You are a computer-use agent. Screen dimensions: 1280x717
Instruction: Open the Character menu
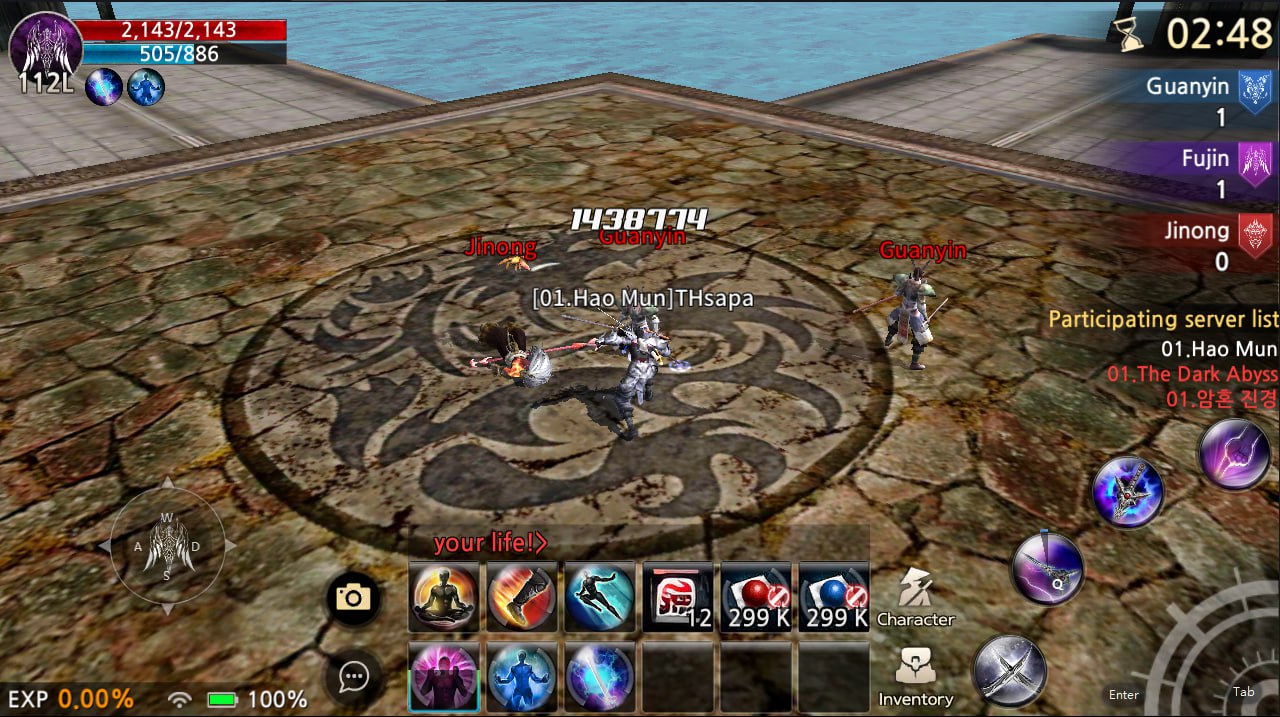[x=915, y=597]
